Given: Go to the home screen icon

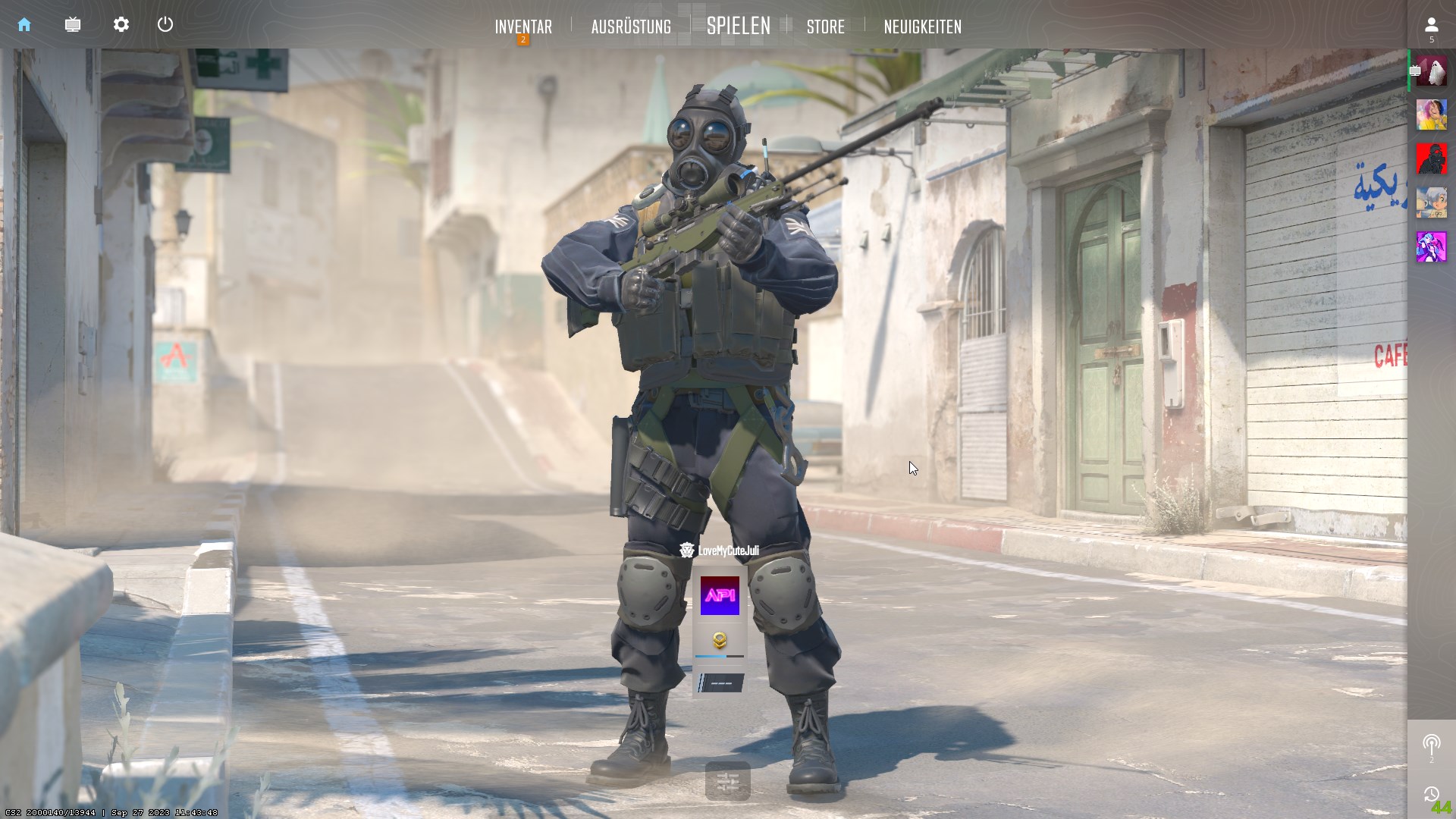Looking at the screenshot, I should tap(24, 25).
